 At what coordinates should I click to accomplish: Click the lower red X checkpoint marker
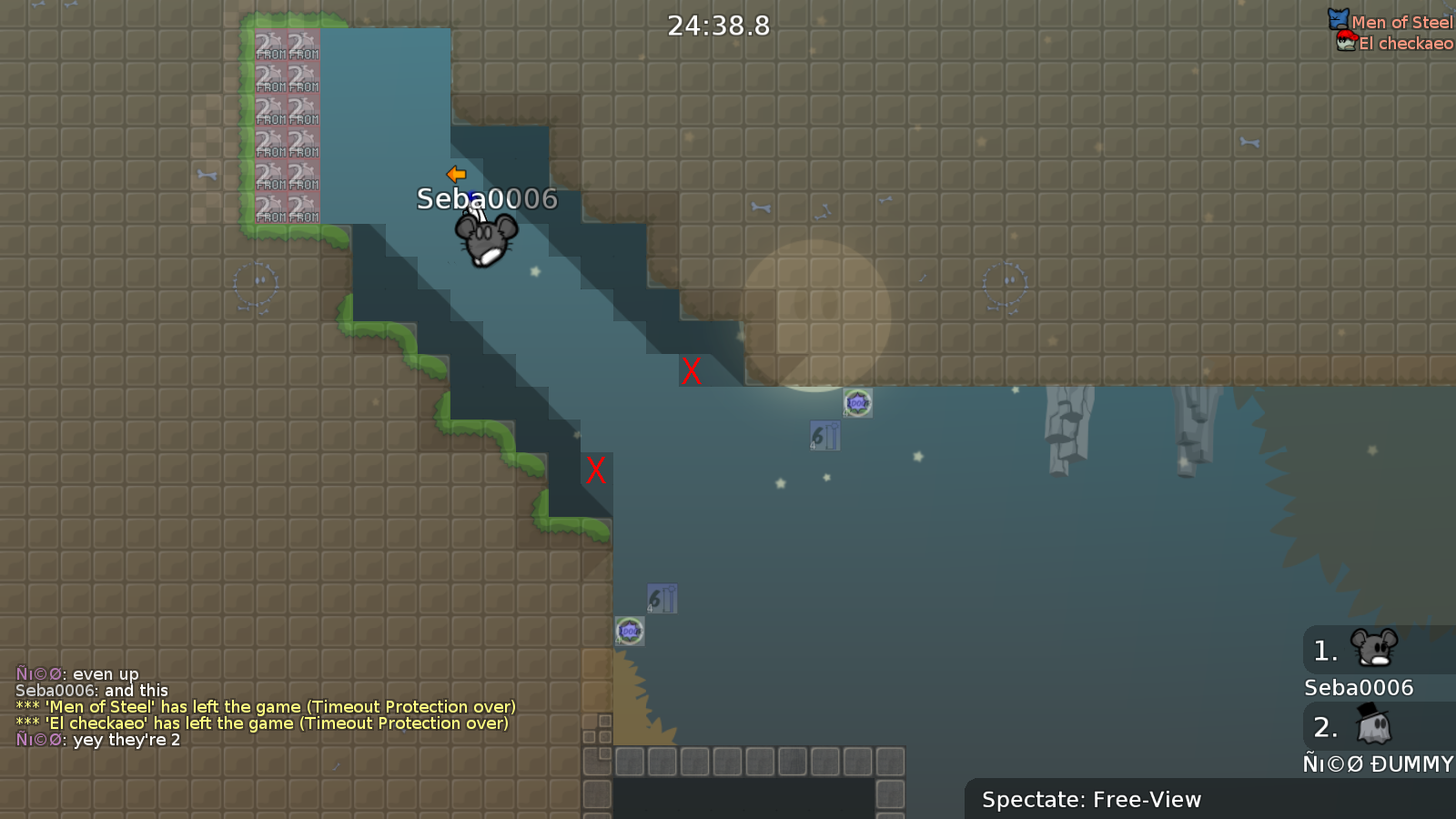[596, 471]
